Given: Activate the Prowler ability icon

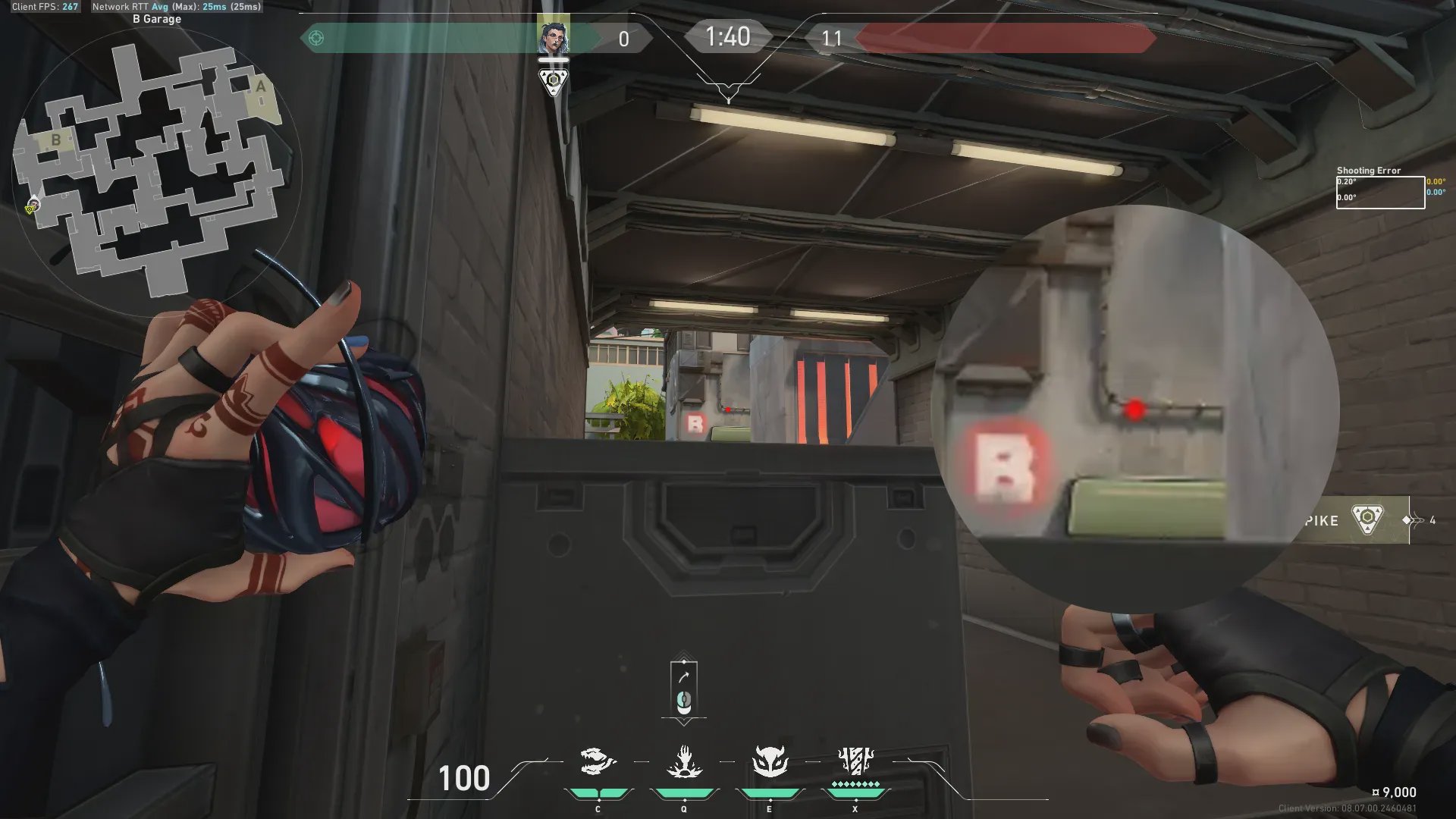Looking at the screenshot, I should click(x=598, y=762).
